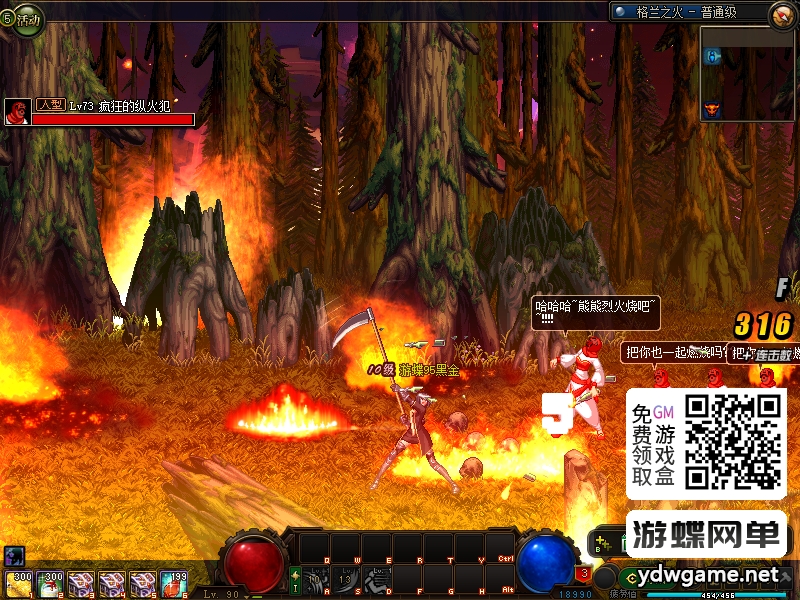Screen dimensions: 800x600
Task: Select the boss room marker on the minimap
Action: coord(712,109)
